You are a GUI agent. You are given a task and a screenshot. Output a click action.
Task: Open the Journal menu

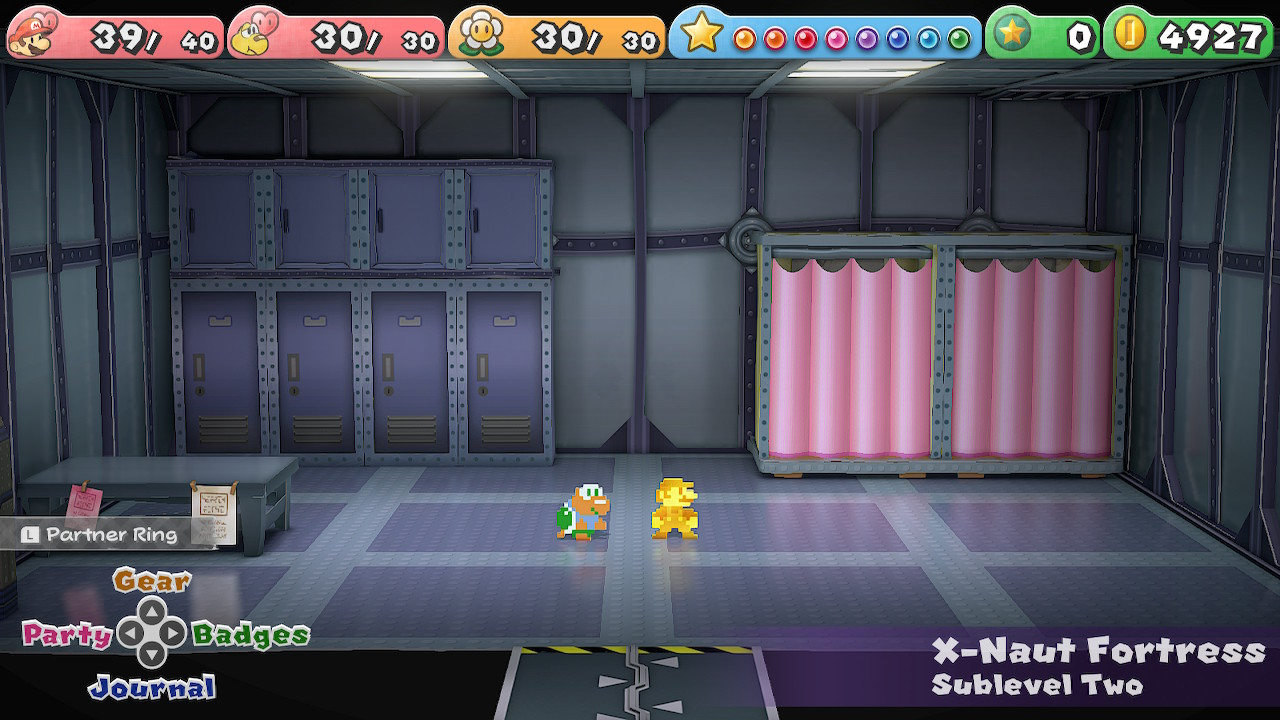pos(152,688)
